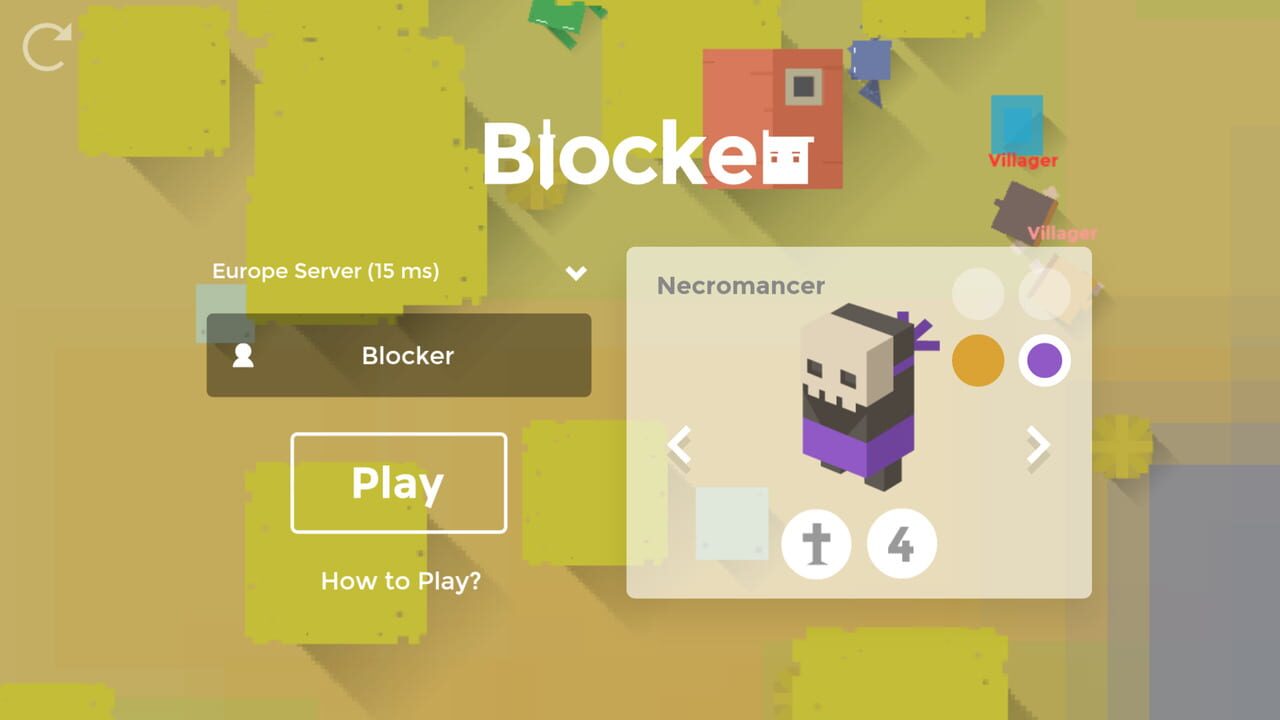
Task: Select the orange color swatch
Action: (x=978, y=360)
